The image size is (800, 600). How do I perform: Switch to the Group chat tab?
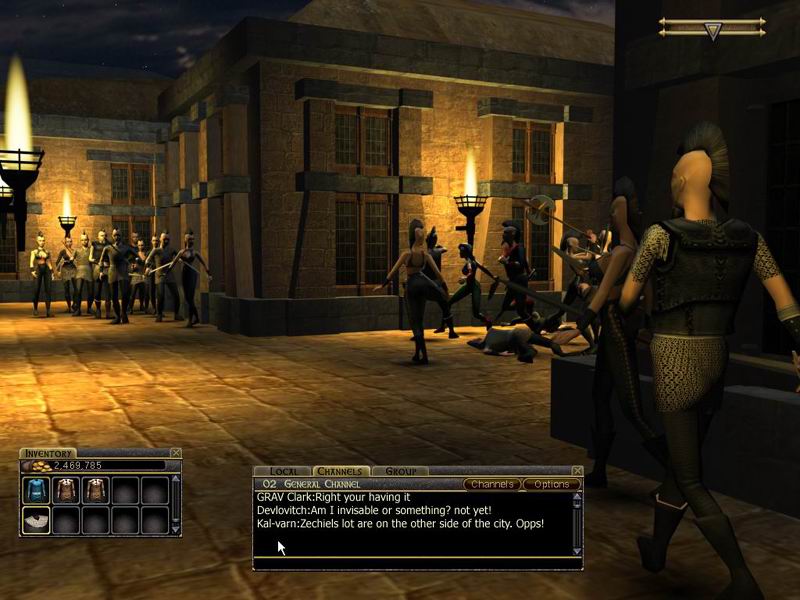(x=400, y=471)
